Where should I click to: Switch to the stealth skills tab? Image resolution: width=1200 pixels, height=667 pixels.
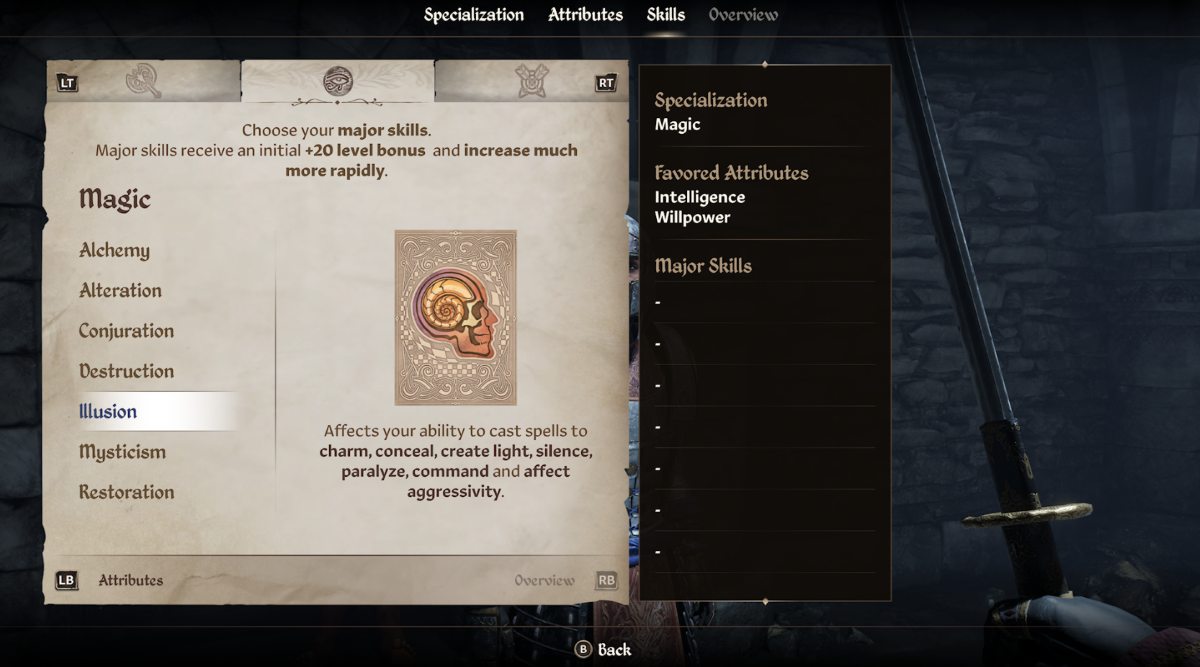pyautogui.click(x=531, y=81)
